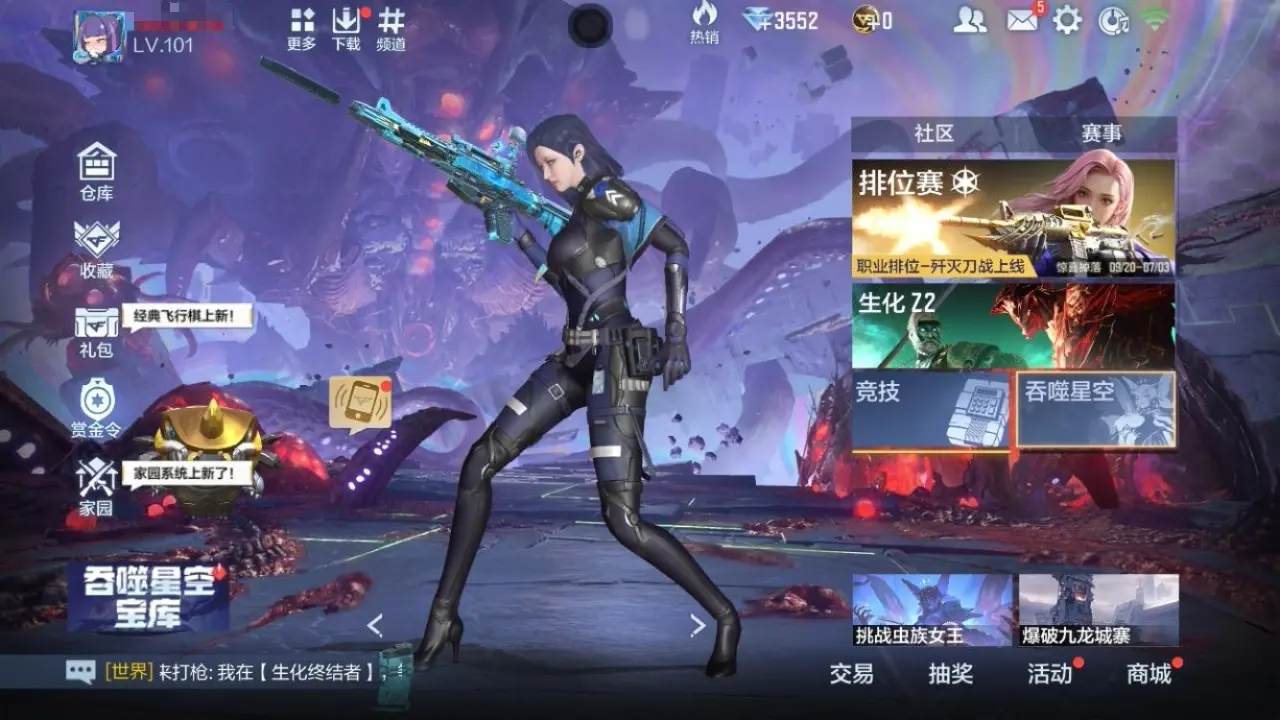Image resolution: width=1280 pixels, height=720 pixels.
Task: Open the 频道 channel menu
Action: pos(391,29)
